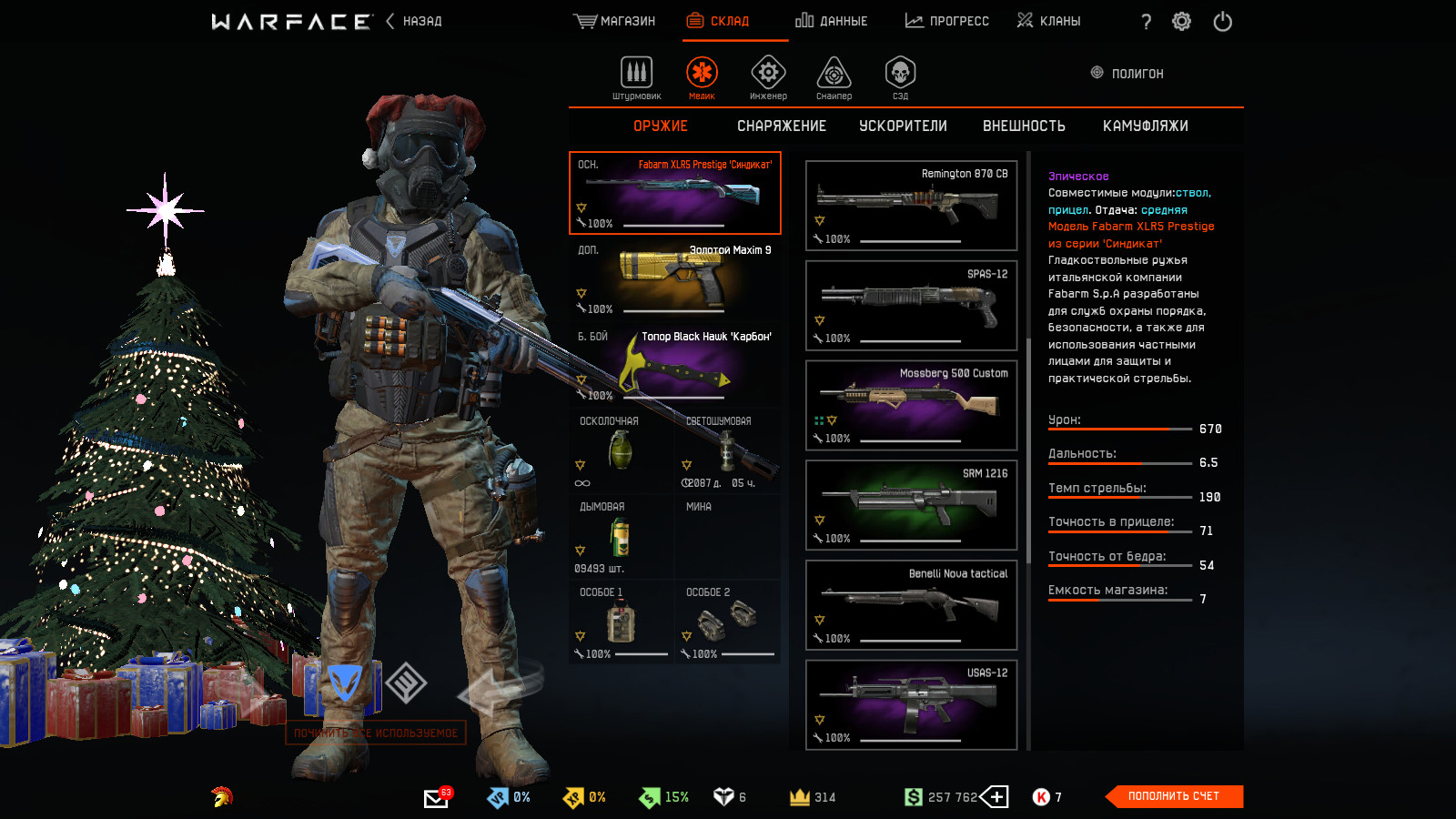The width and height of the screenshot is (1456, 819).
Task: Select the Снайпер class icon
Action: (834, 74)
